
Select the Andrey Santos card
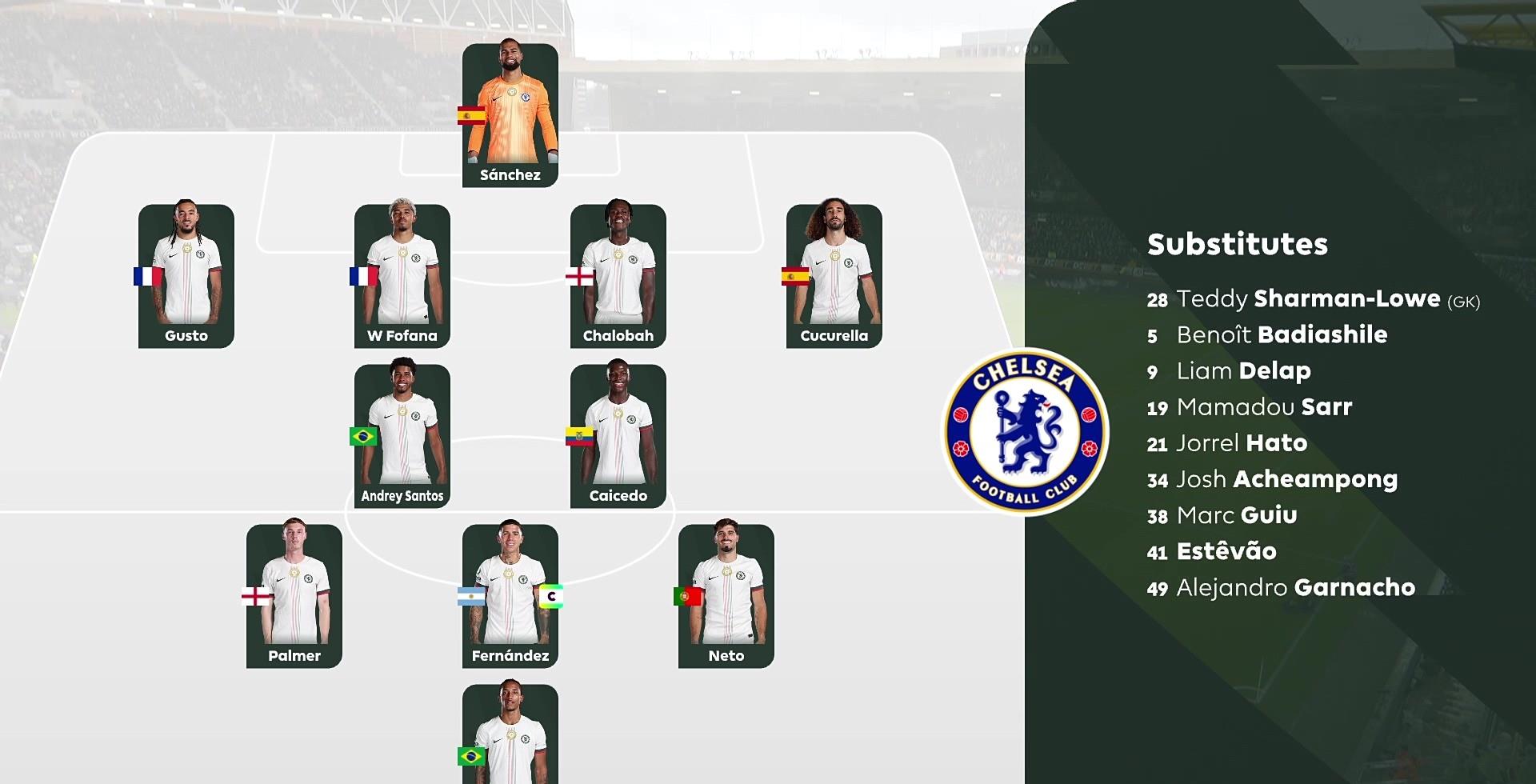[402, 435]
